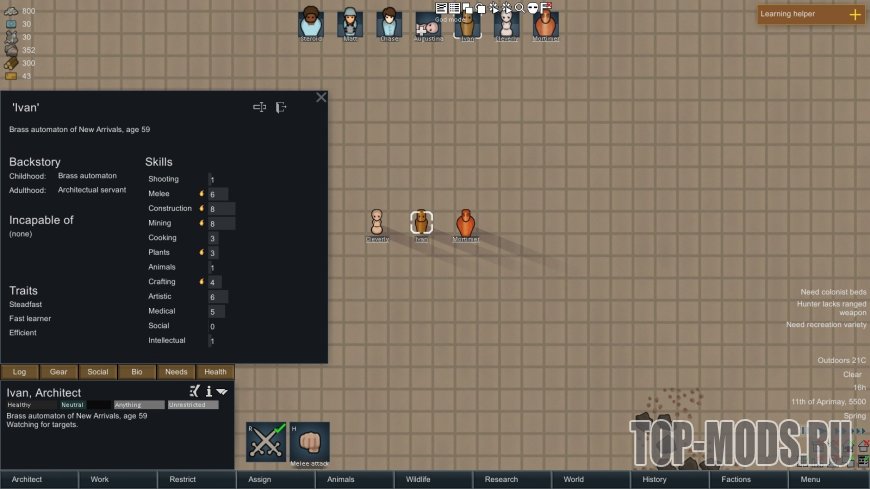
Task: Open the Social tab
Action: [x=98, y=372]
